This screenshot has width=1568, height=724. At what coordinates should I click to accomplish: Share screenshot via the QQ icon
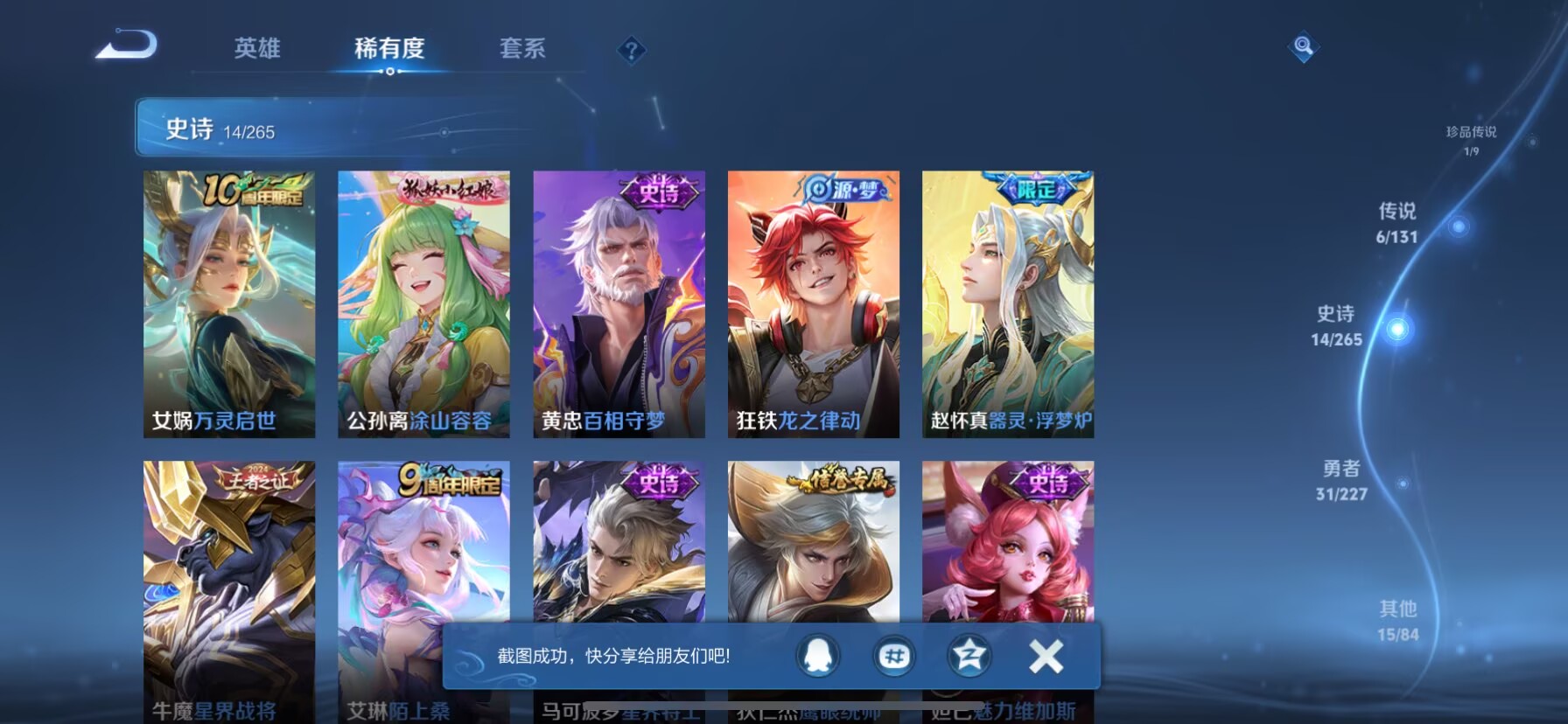(x=820, y=656)
